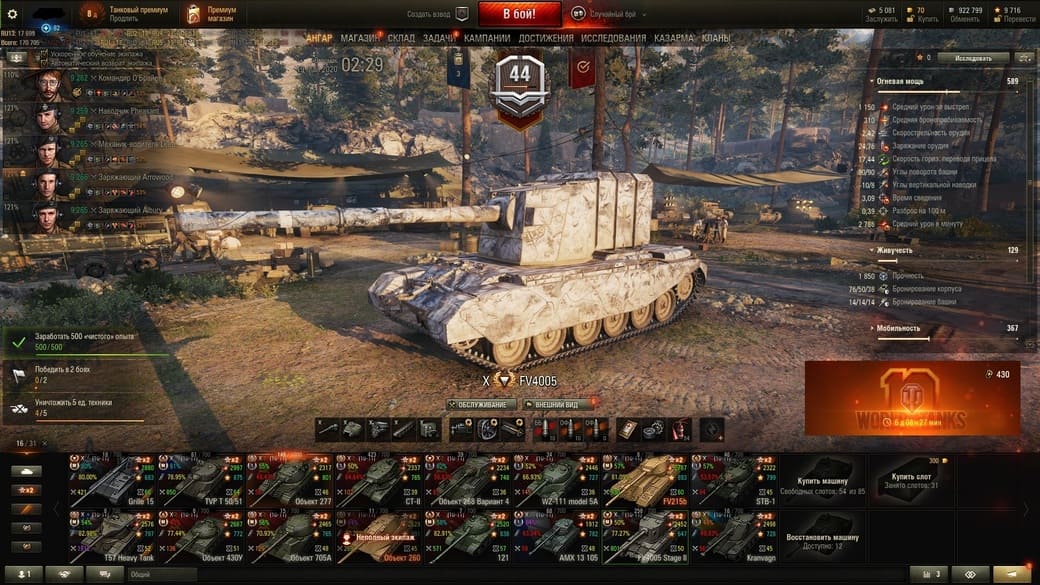The image size is (1040, 585).
Task: Open the «Кампании» tab
Action: tap(487, 38)
